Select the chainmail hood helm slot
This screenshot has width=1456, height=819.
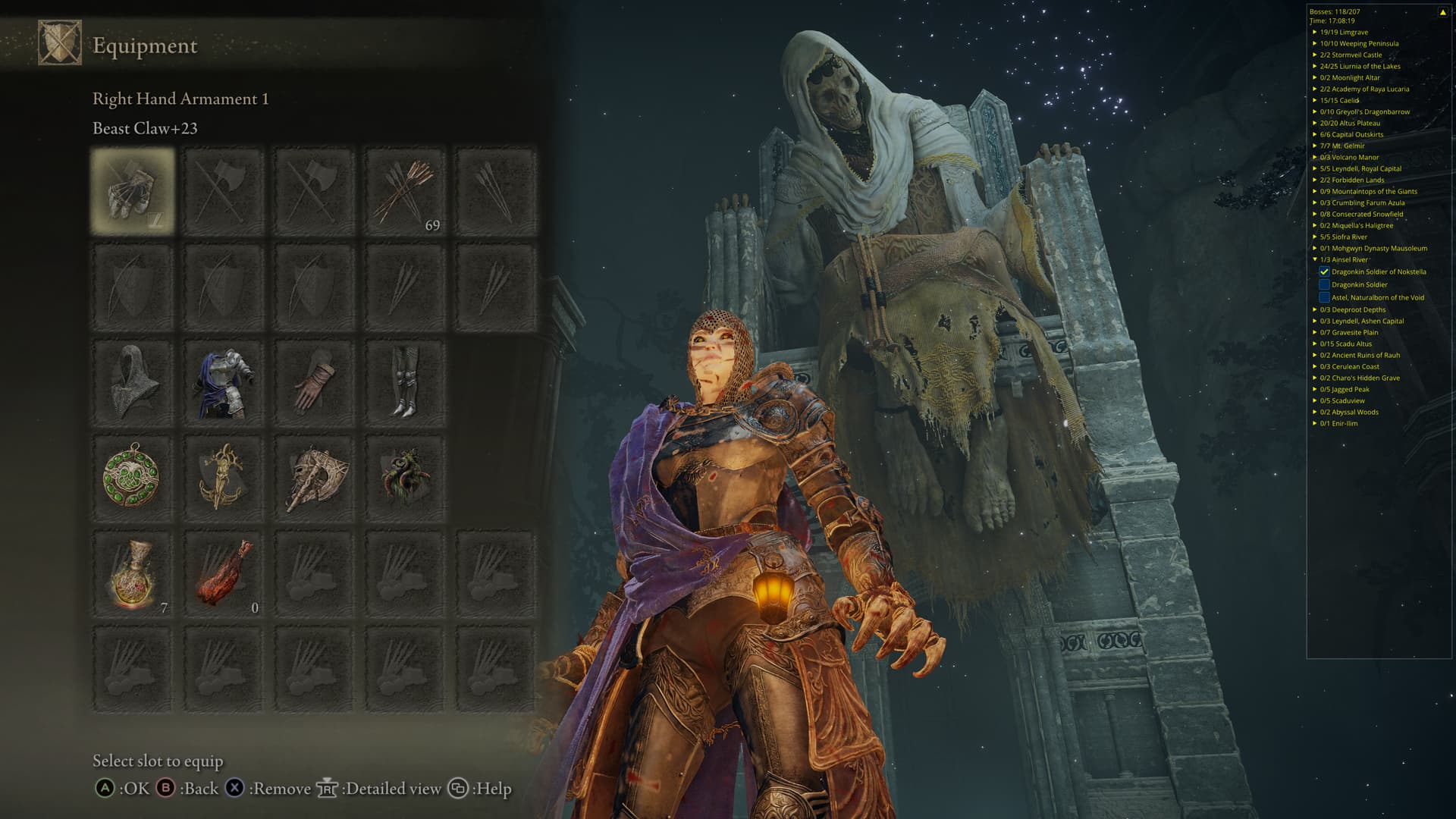tap(133, 383)
